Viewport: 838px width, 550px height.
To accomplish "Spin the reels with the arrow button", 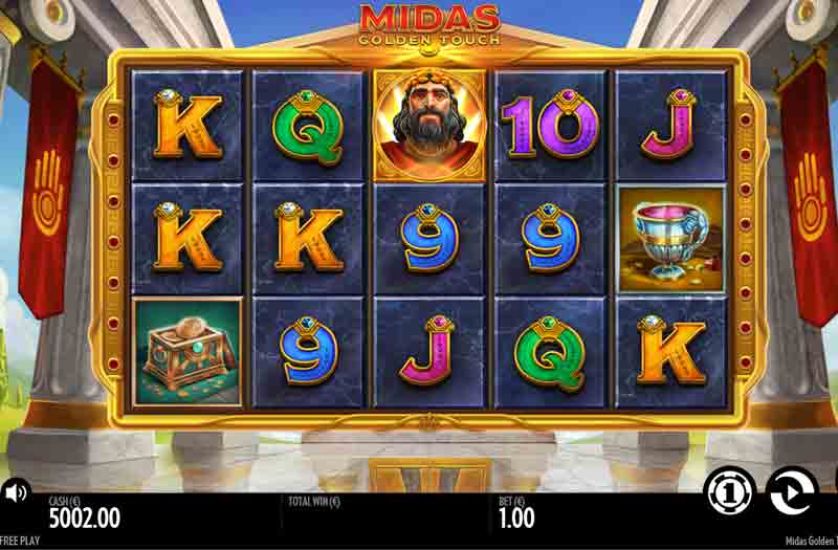I will pyautogui.click(x=791, y=491).
